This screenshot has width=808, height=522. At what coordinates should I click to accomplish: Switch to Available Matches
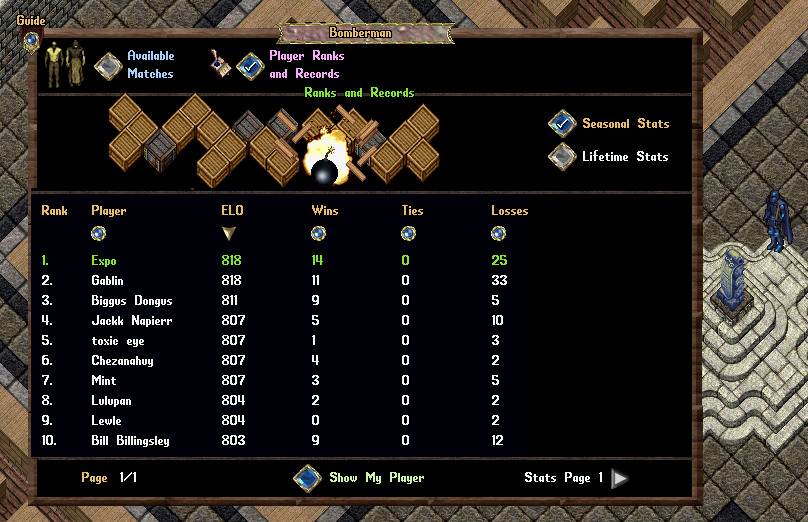point(108,66)
